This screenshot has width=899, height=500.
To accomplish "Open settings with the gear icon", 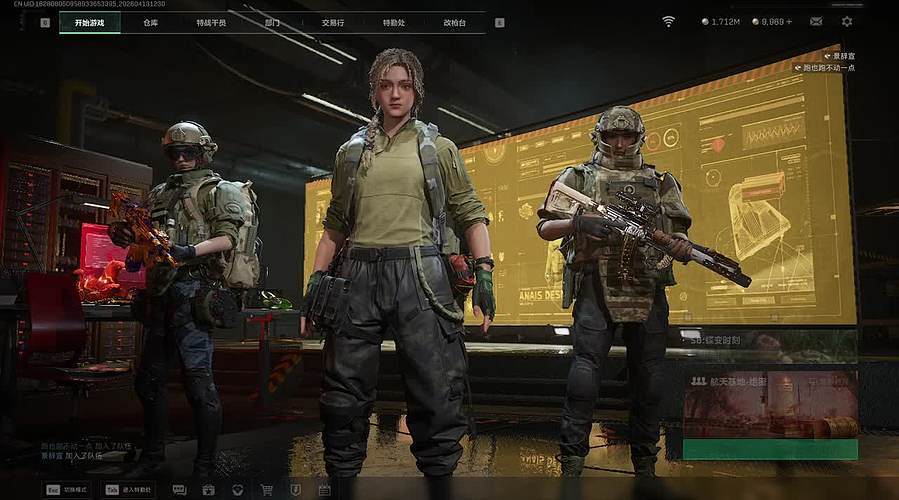I will pos(847,21).
